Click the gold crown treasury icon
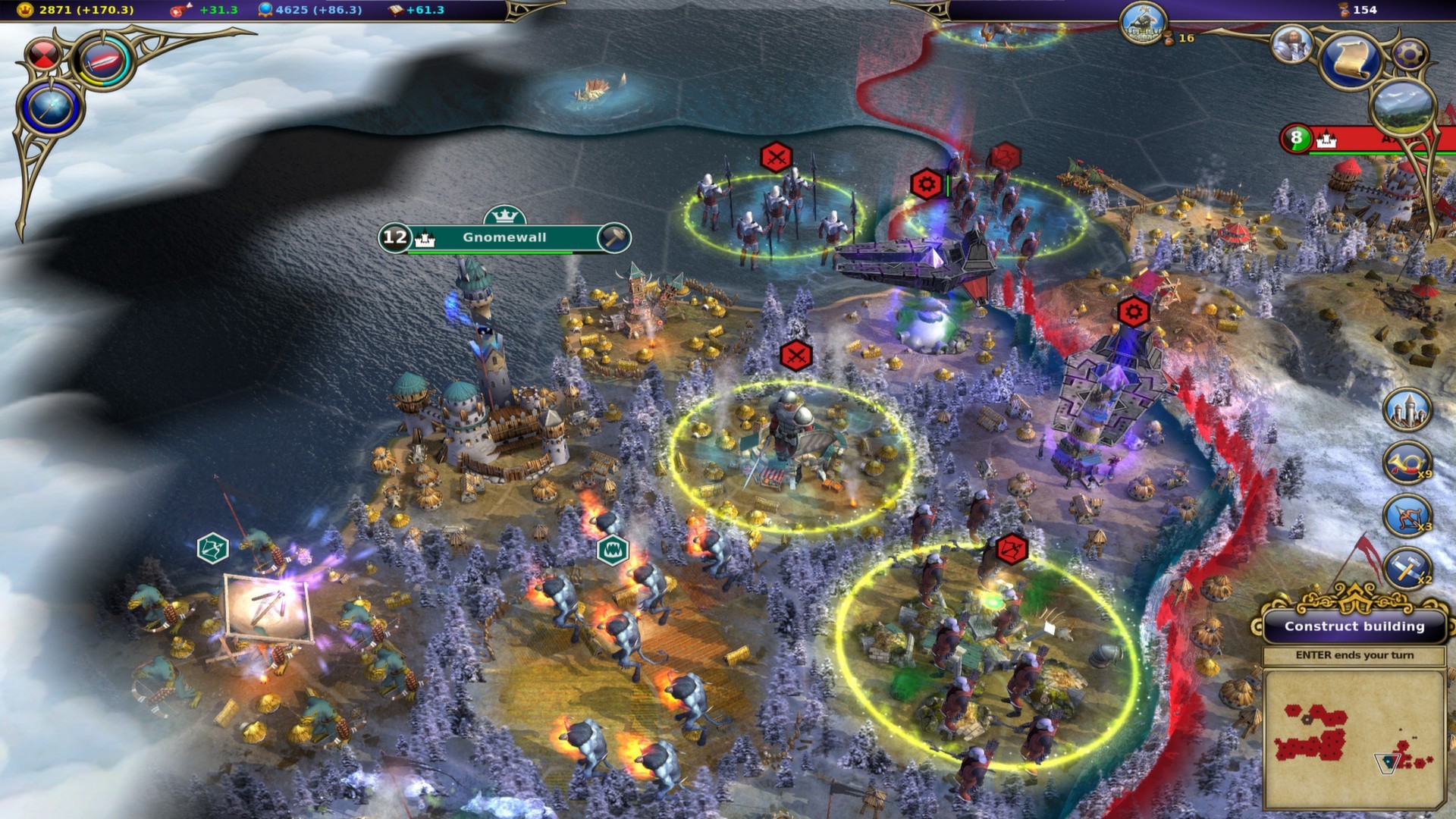Image resolution: width=1456 pixels, height=819 pixels. pyautogui.click(x=25, y=10)
